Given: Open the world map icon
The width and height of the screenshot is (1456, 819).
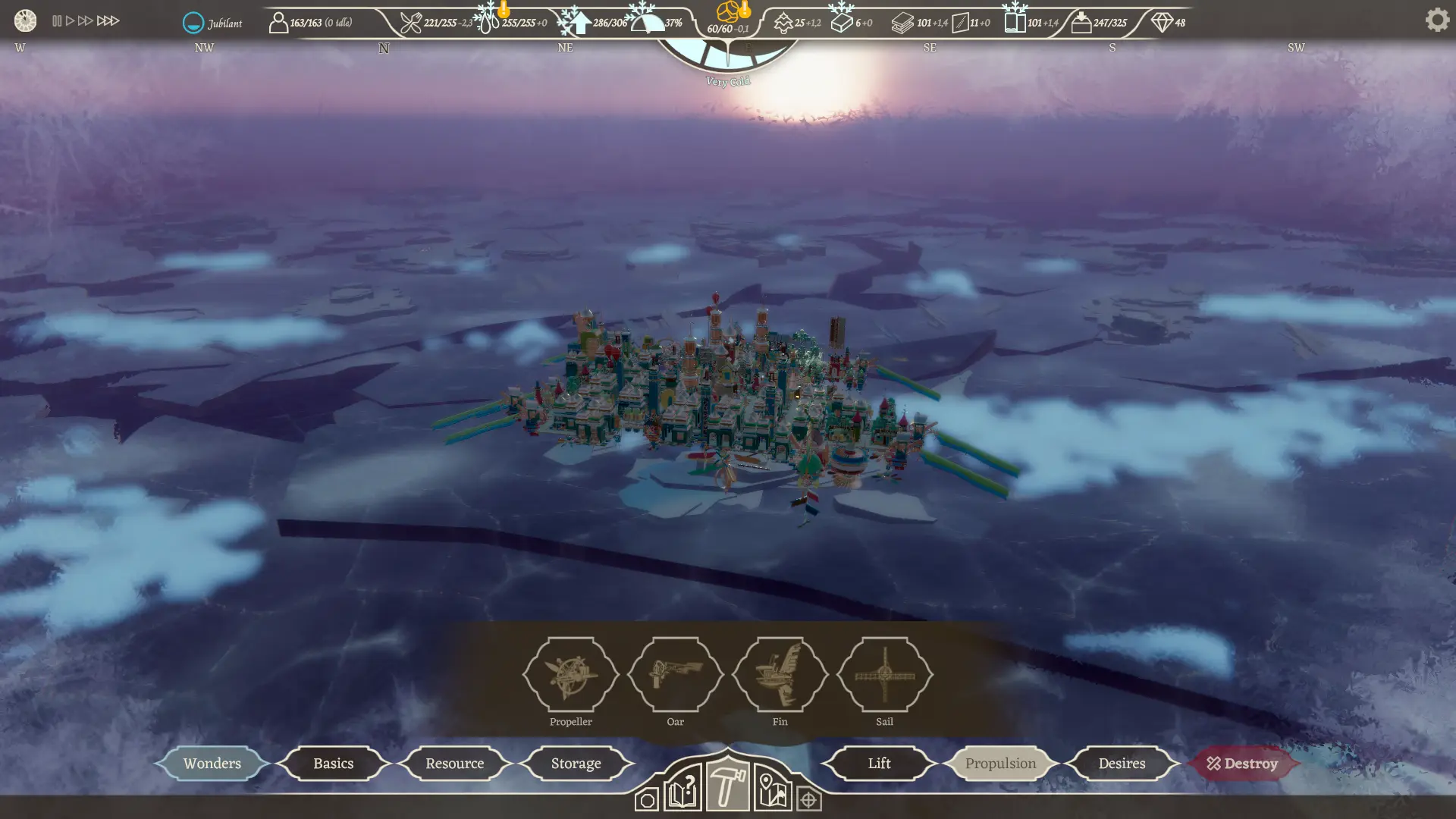Looking at the screenshot, I should pyautogui.click(x=772, y=798).
